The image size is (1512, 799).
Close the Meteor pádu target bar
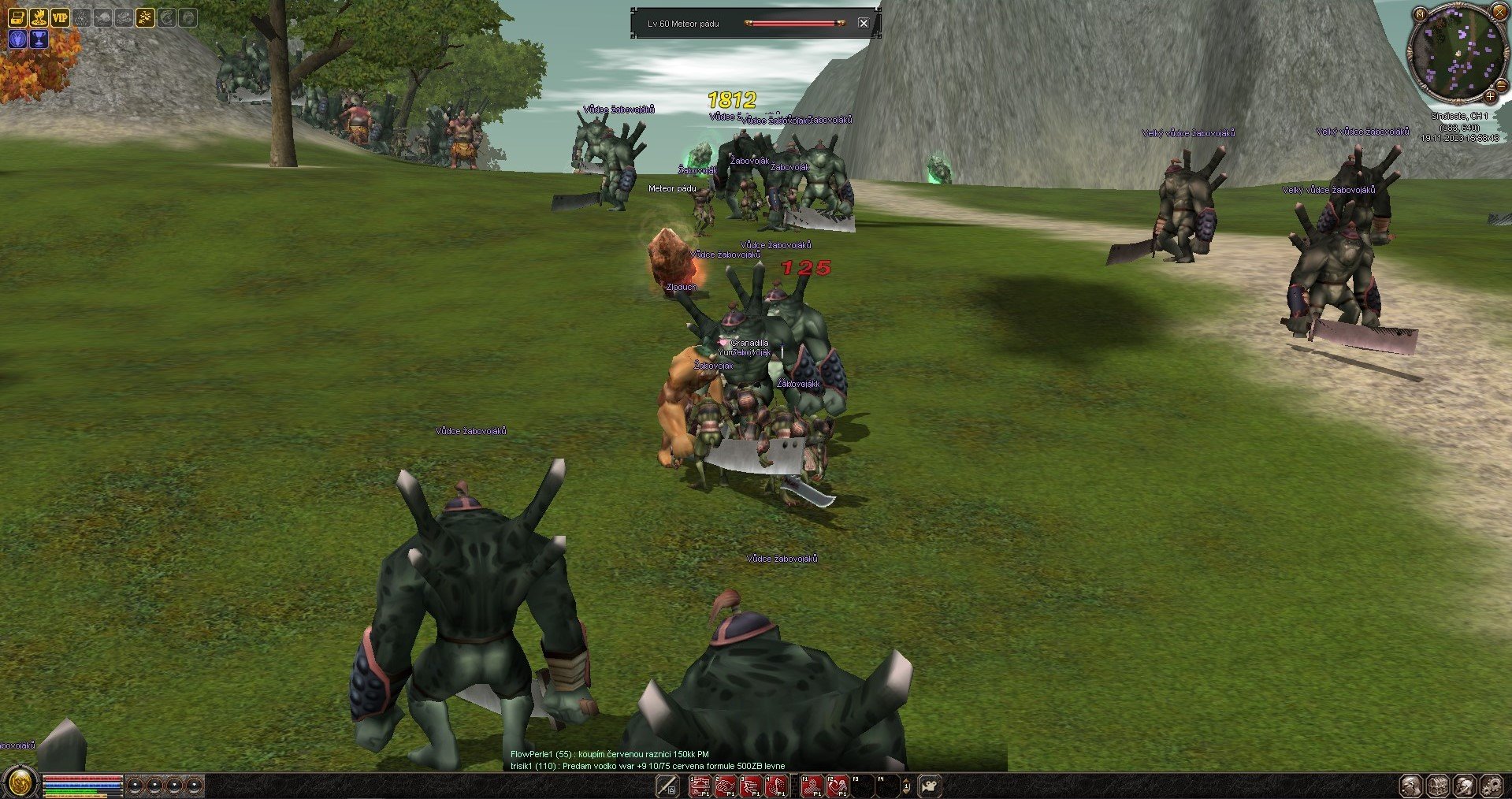click(863, 24)
